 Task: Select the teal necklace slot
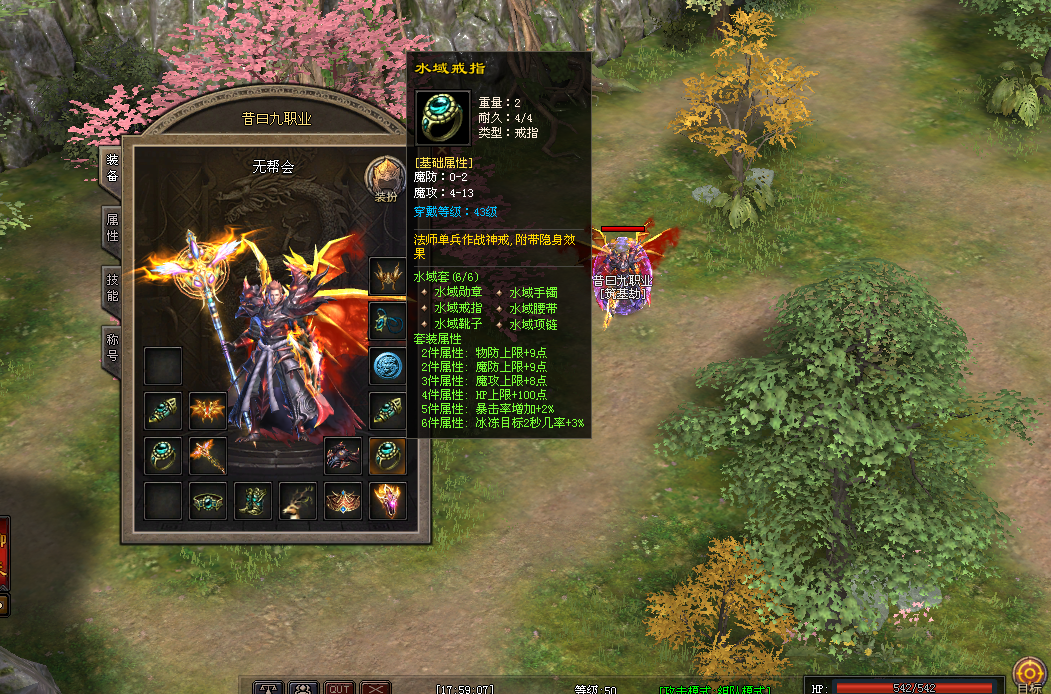(388, 320)
